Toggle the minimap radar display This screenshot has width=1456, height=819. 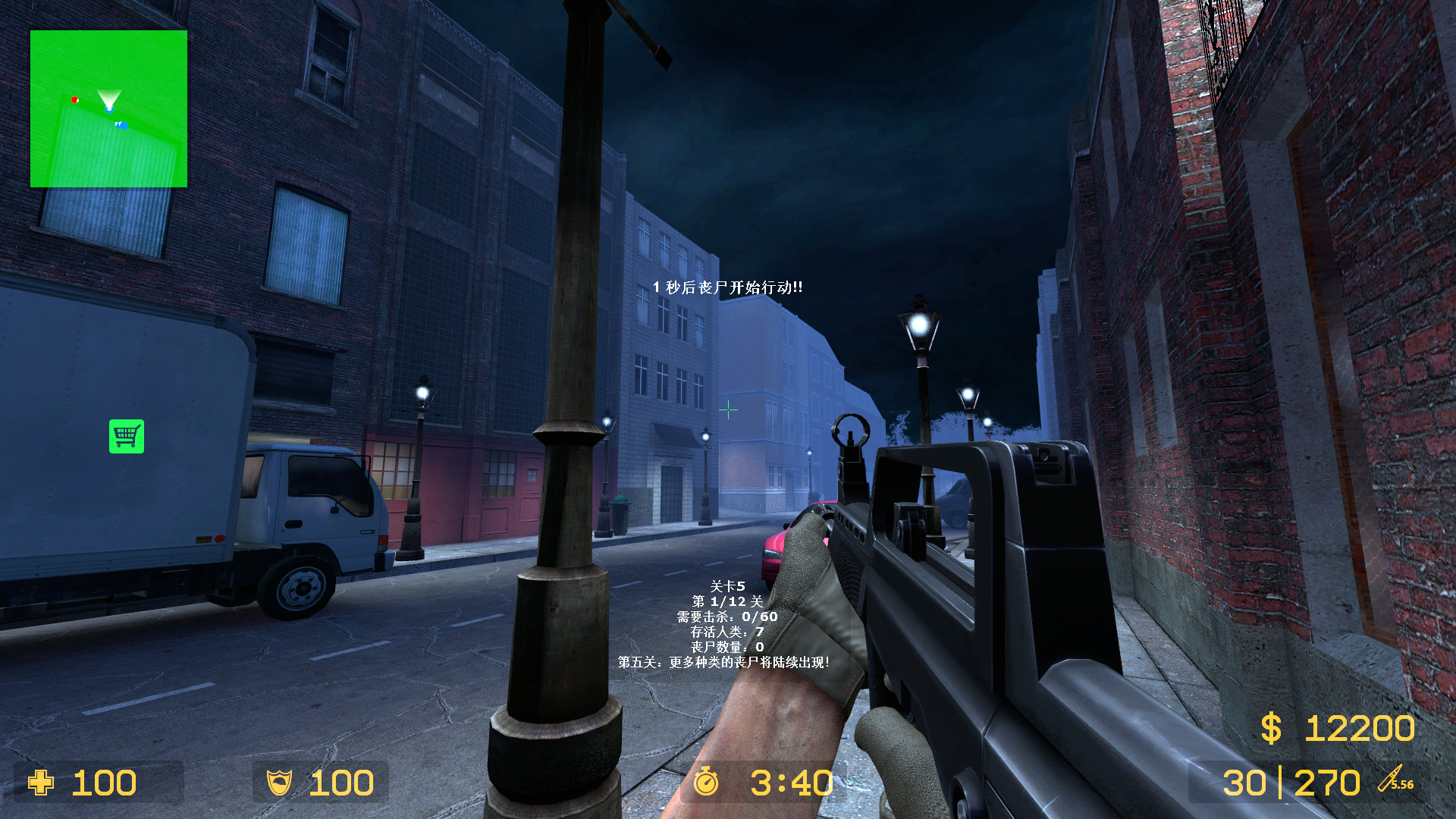108,108
